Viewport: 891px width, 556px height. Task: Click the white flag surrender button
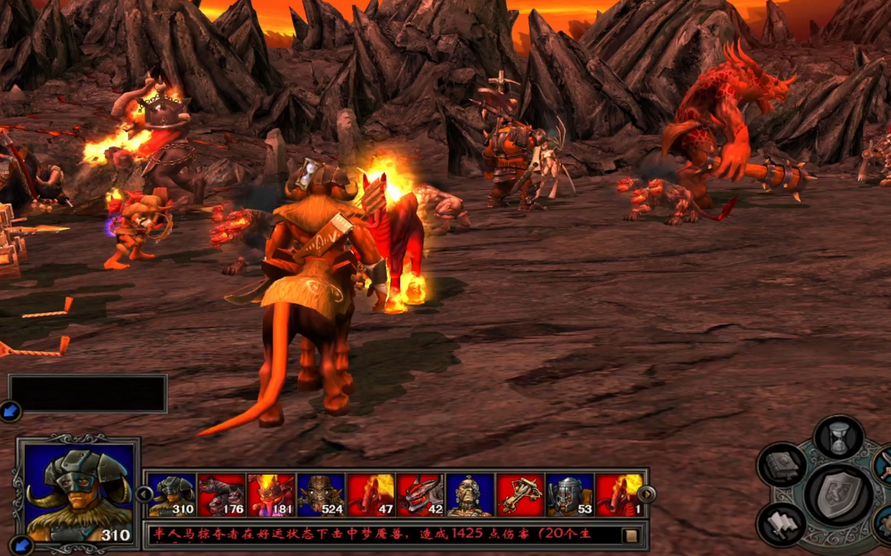[780, 524]
